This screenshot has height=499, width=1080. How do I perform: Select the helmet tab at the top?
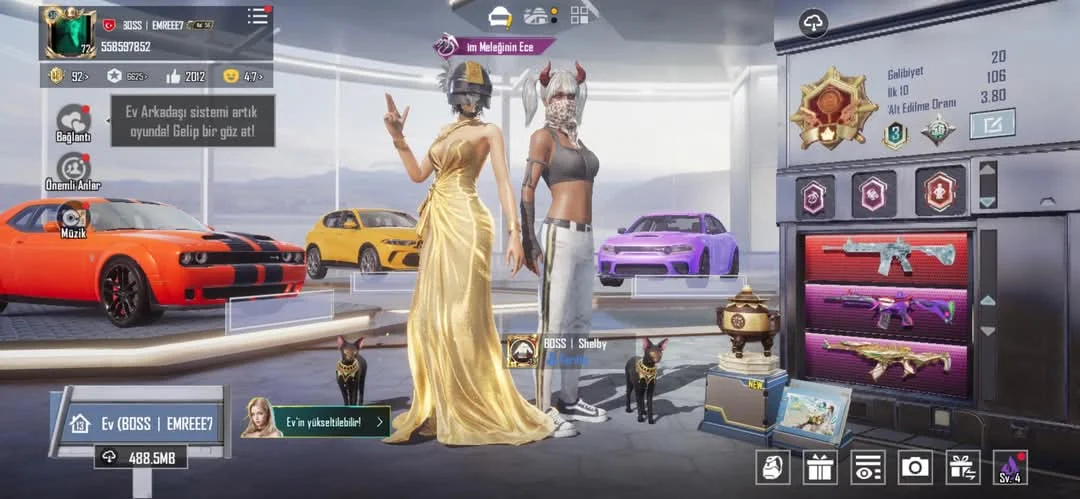click(499, 16)
